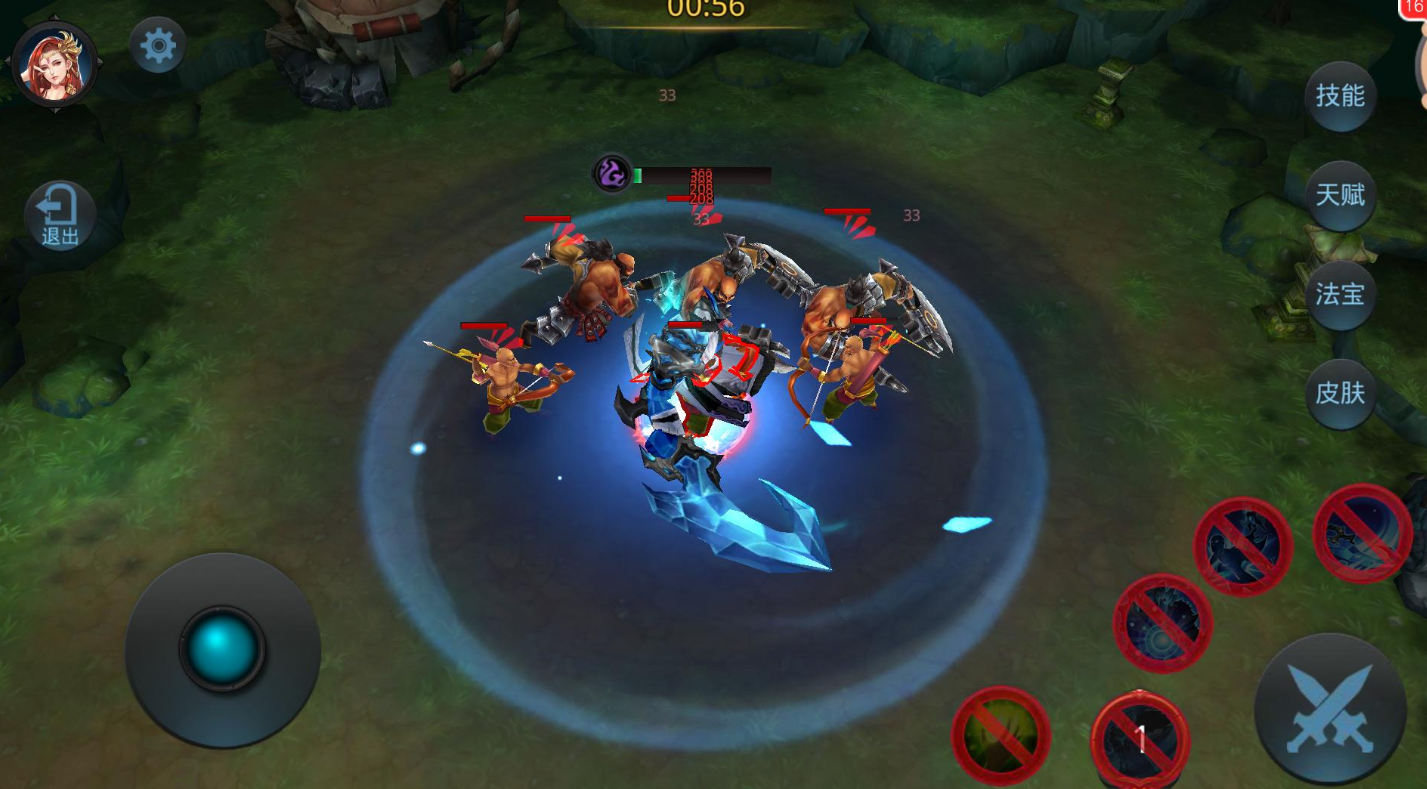This screenshot has height=789, width=1427.
Task: Exit the match with 退出 button
Action: point(60,216)
